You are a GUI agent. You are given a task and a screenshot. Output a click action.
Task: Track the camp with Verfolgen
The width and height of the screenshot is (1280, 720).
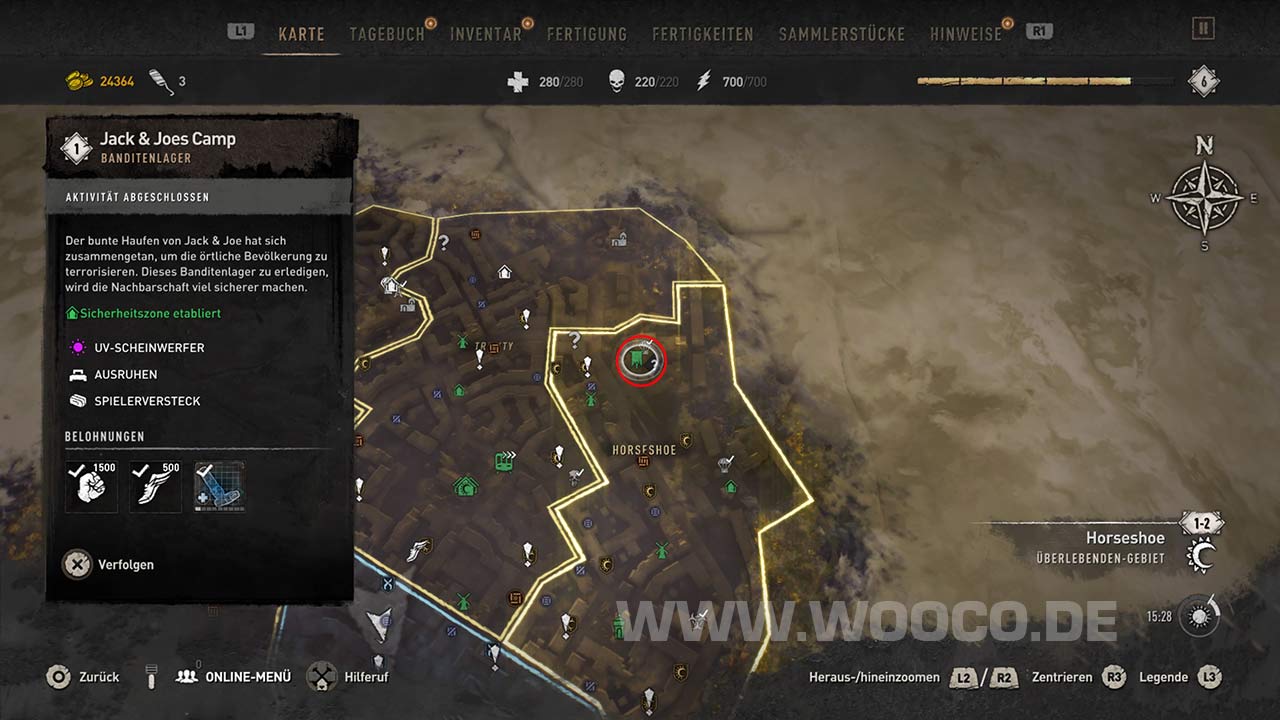pos(110,565)
